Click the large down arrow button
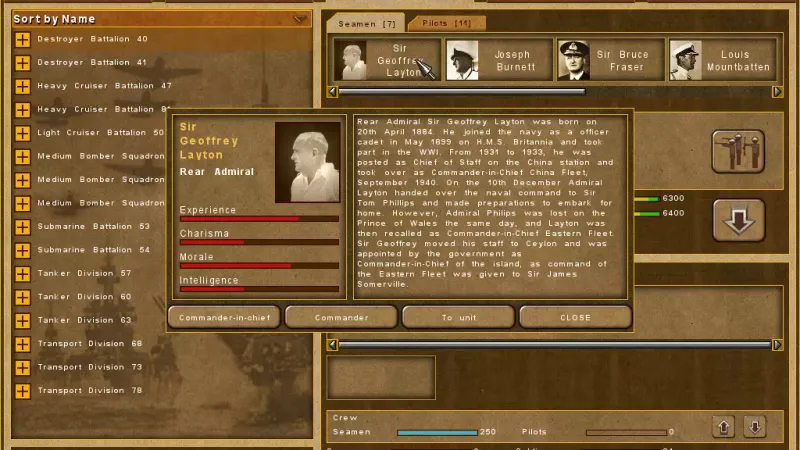Screen dimensions: 800x450 pos(738,219)
